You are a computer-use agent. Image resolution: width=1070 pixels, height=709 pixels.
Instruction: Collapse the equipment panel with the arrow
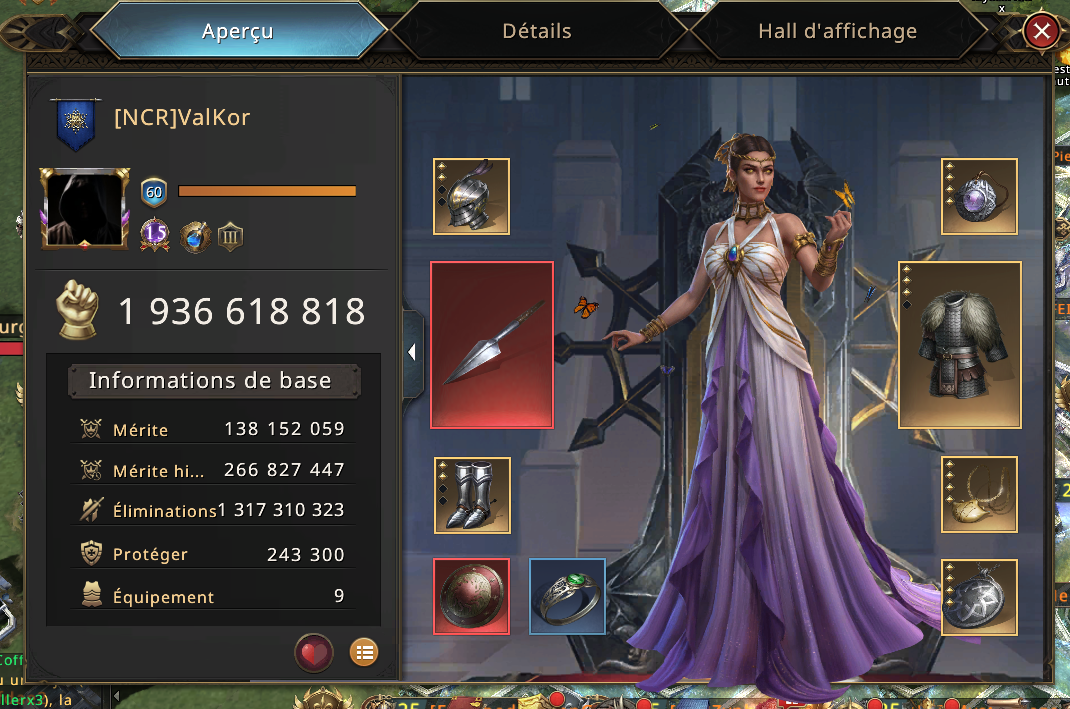412,352
